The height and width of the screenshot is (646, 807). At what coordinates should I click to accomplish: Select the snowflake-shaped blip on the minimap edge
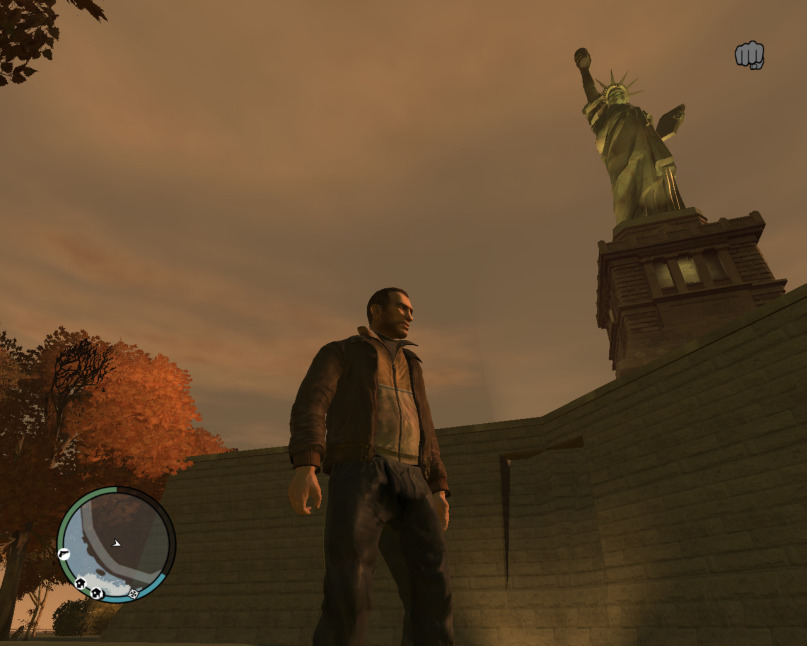(133, 593)
